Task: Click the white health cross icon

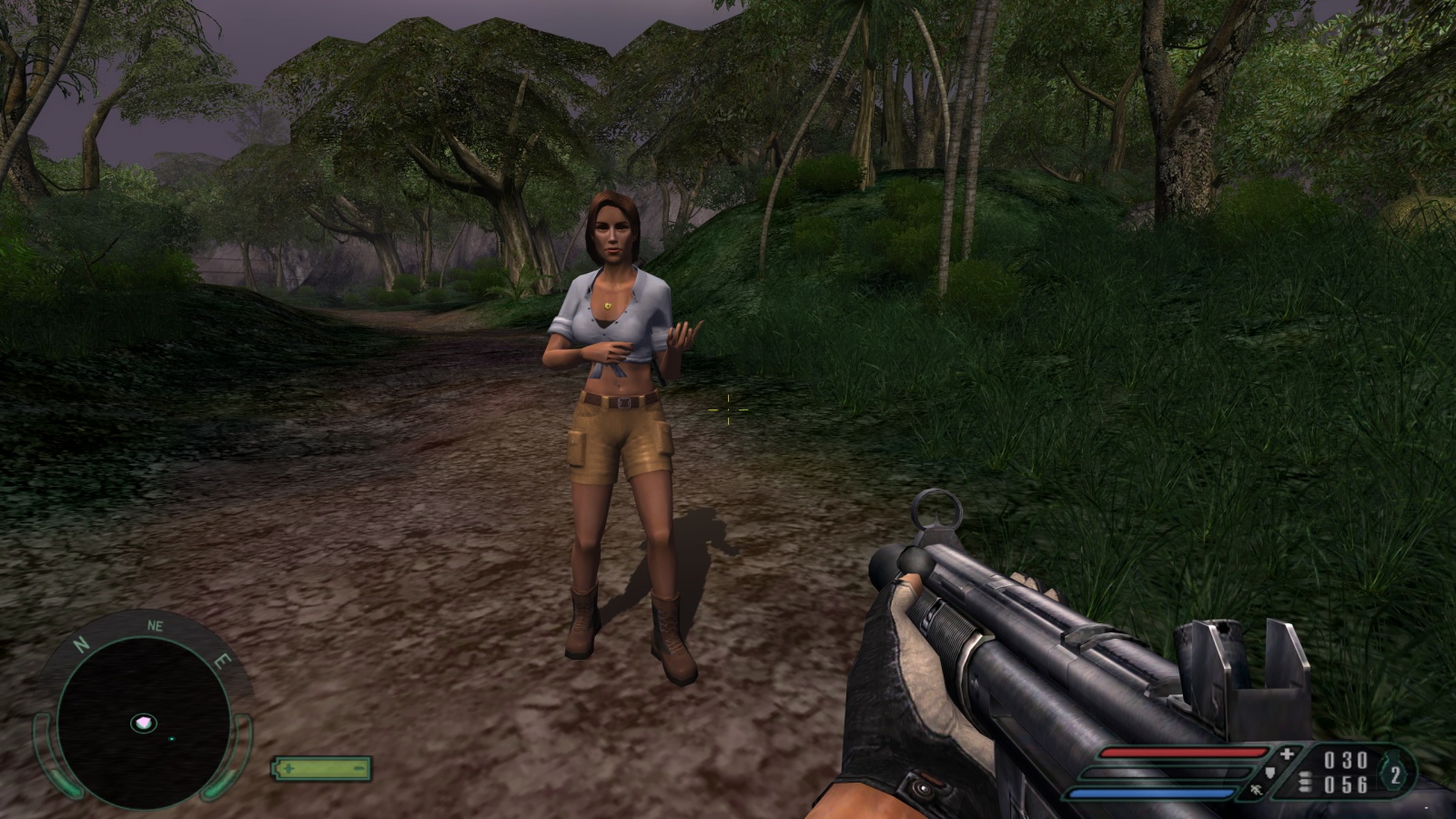Action: 1287,754
